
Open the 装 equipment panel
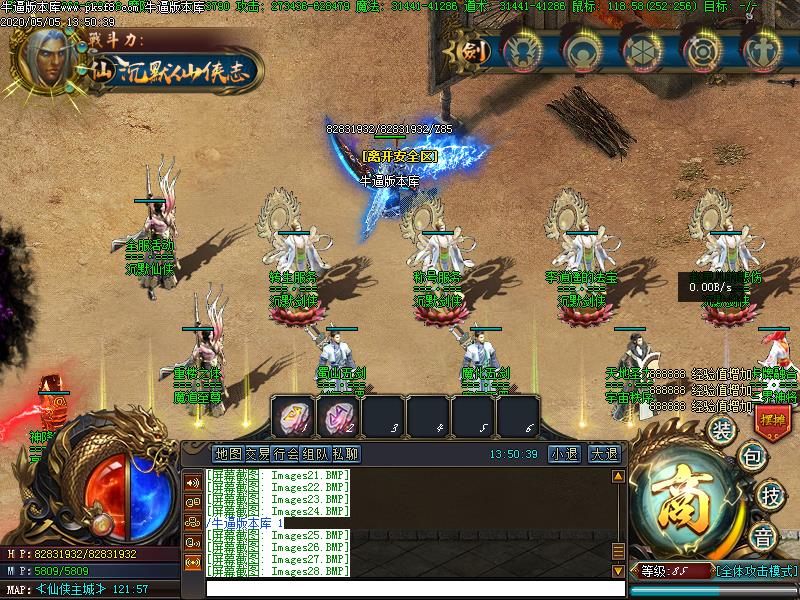[720, 430]
